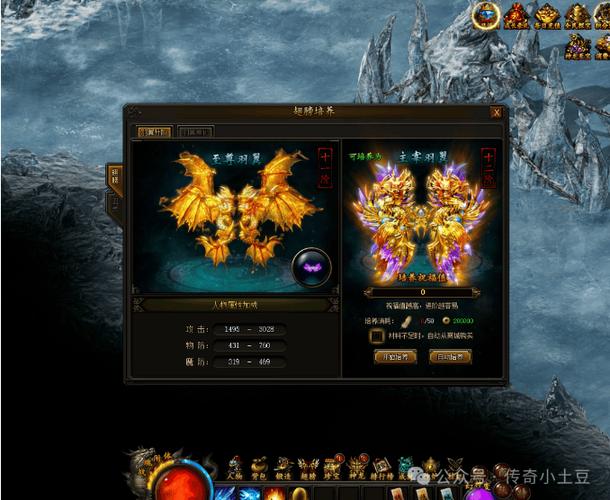Open the 背包 bag menu icon
The image size is (610, 500).
coord(259,467)
